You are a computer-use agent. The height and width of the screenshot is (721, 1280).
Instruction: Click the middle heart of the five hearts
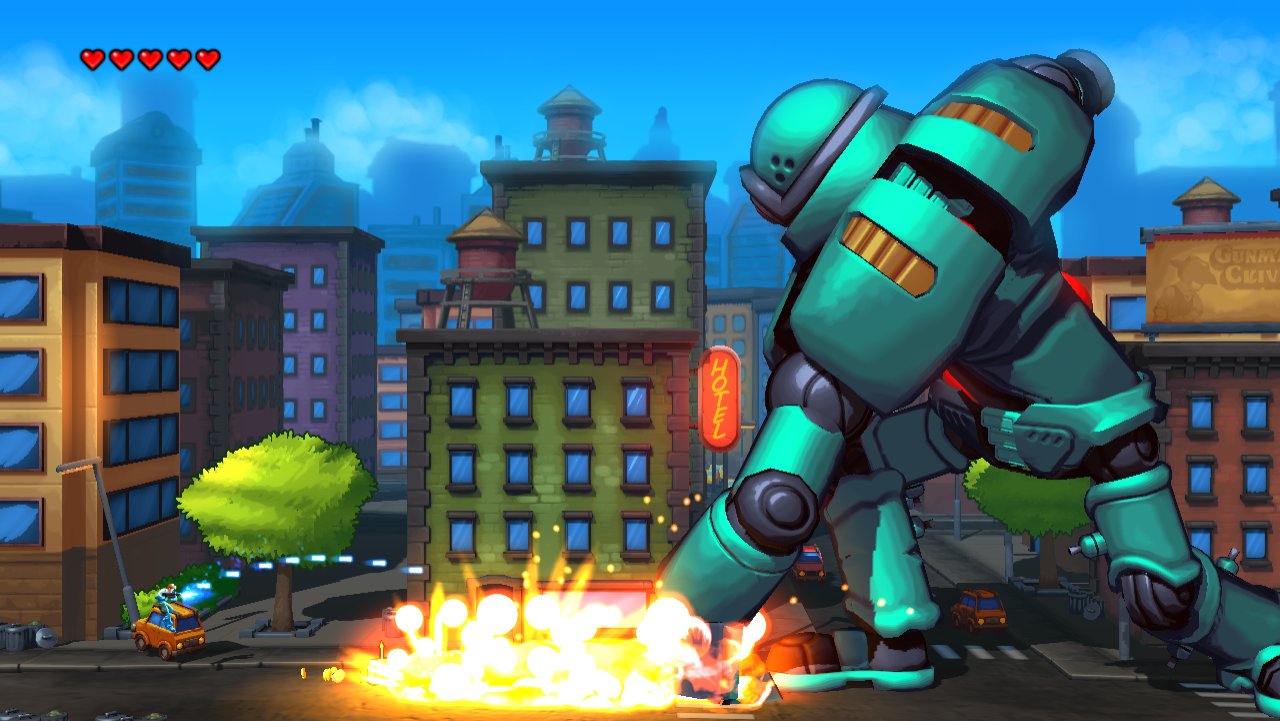[x=148, y=57]
